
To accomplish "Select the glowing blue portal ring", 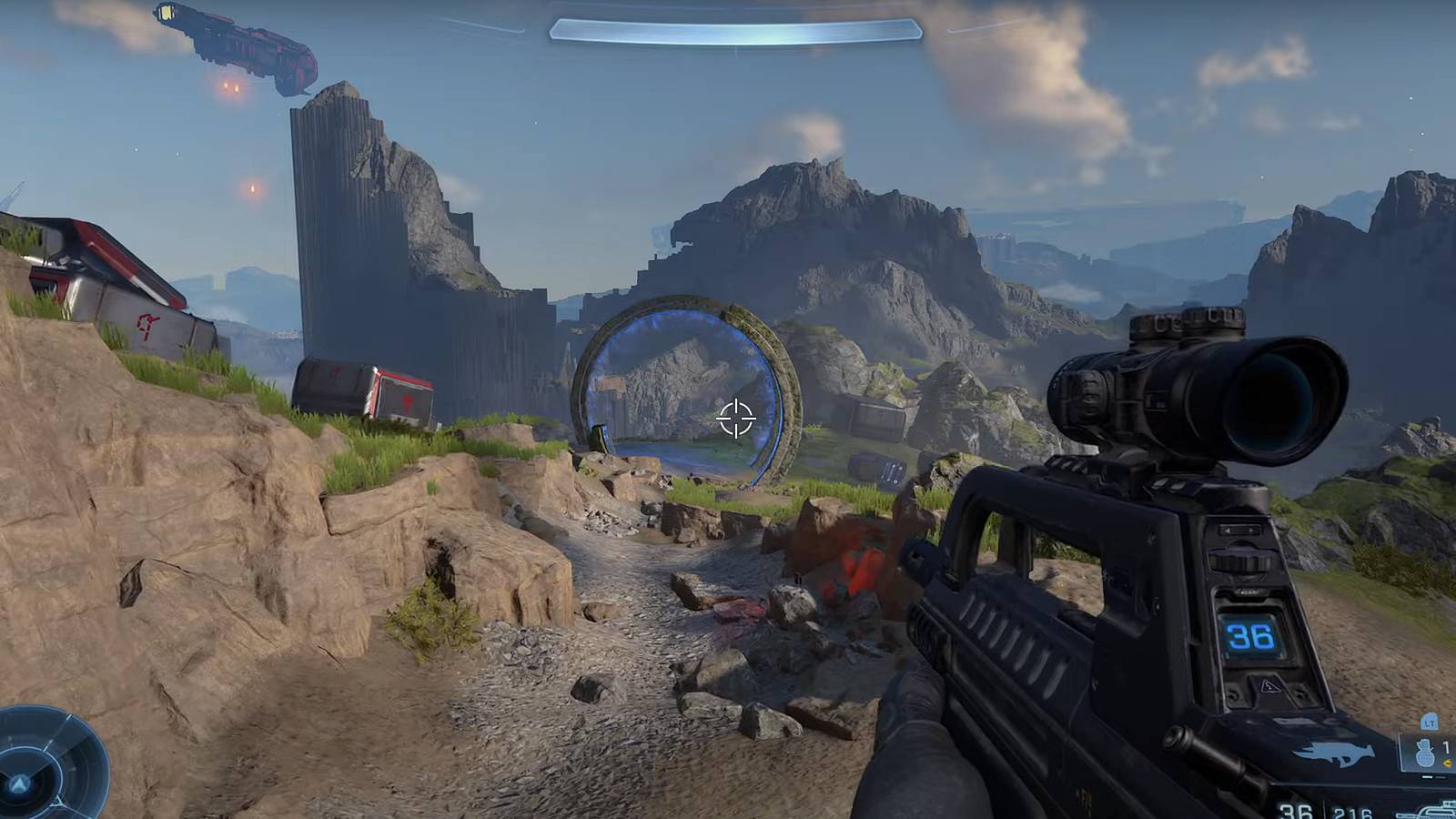I will pyautogui.click(x=692, y=391).
